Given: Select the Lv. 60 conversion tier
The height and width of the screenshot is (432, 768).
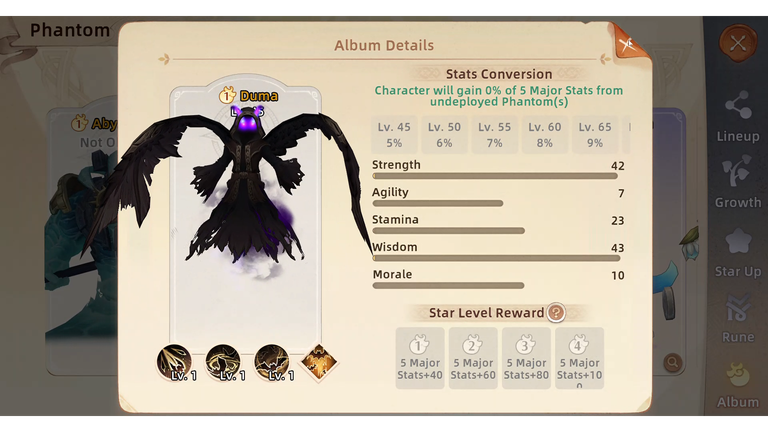Looking at the screenshot, I should pos(544,135).
